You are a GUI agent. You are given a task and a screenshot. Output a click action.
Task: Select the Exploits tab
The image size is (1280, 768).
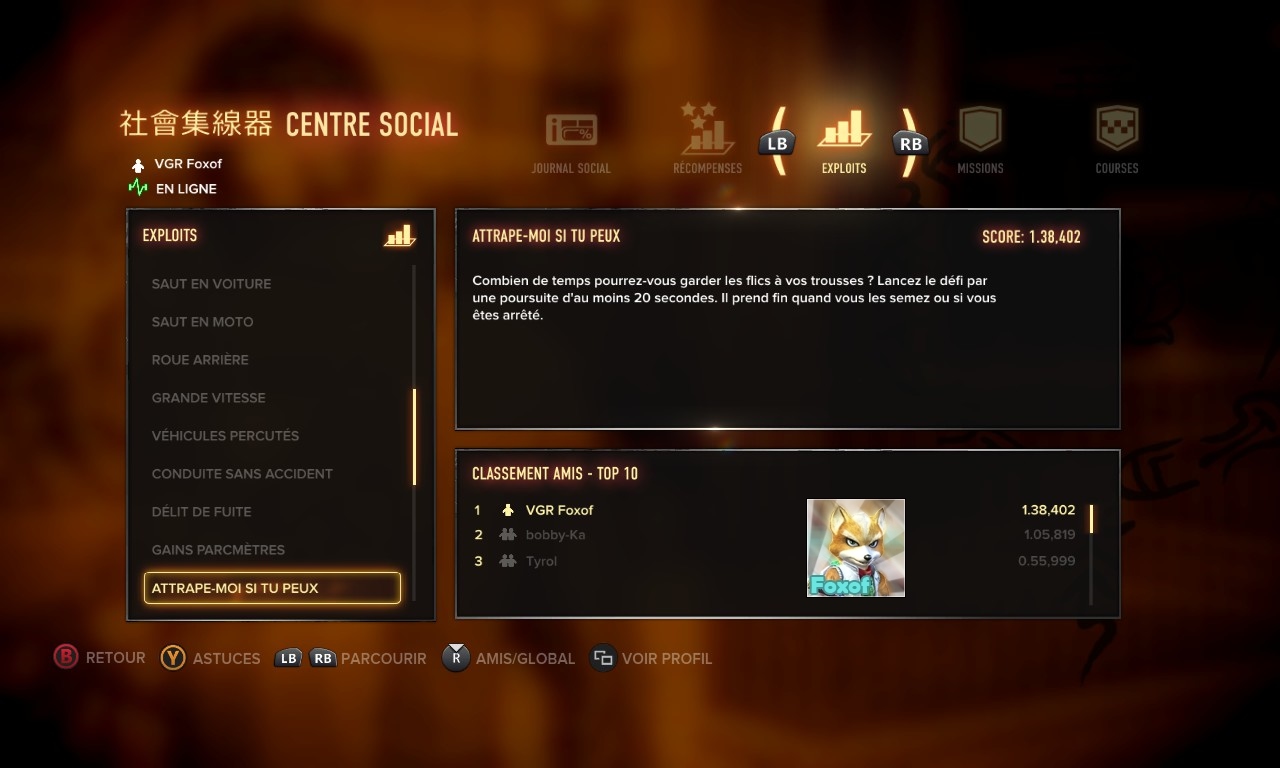[x=844, y=140]
